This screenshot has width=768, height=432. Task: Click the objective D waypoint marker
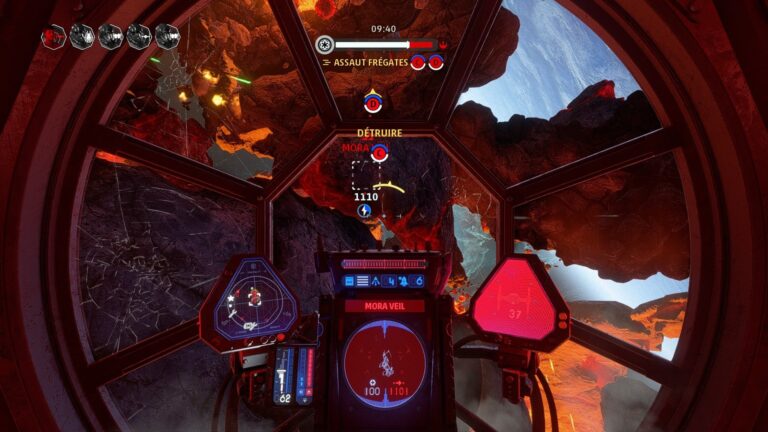[372, 101]
